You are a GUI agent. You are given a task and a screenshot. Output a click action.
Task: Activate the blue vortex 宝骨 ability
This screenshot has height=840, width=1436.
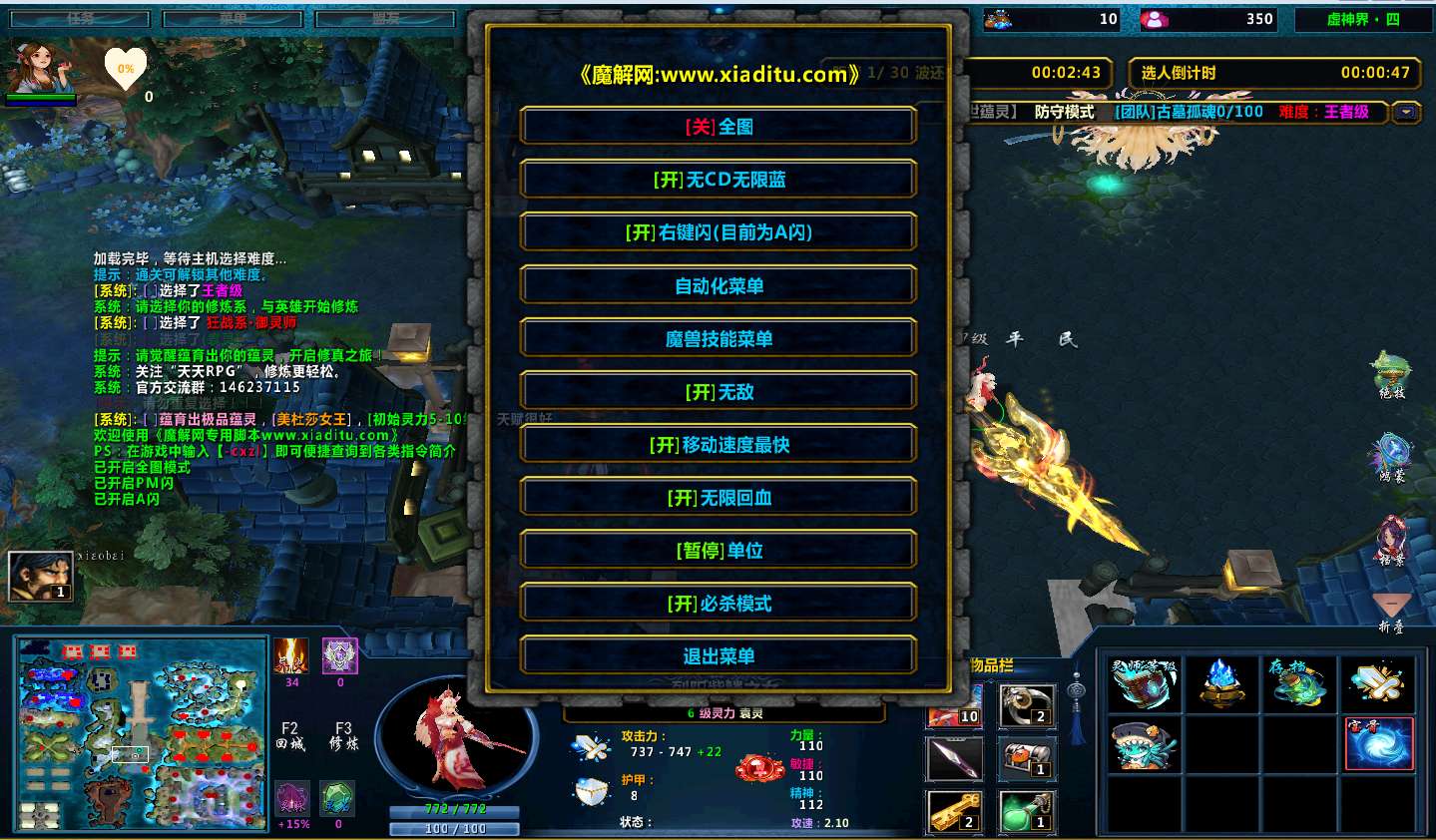pyautogui.click(x=1379, y=743)
